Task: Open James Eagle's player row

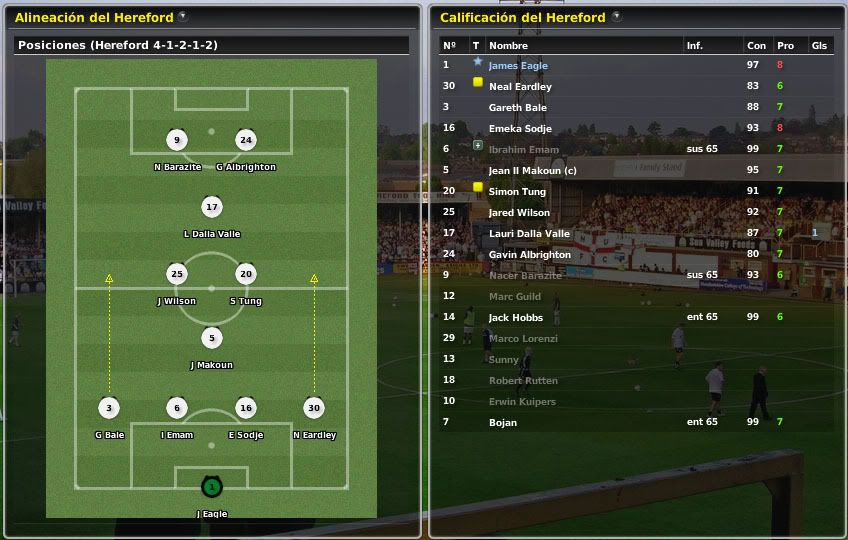Action: click(x=518, y=66)
